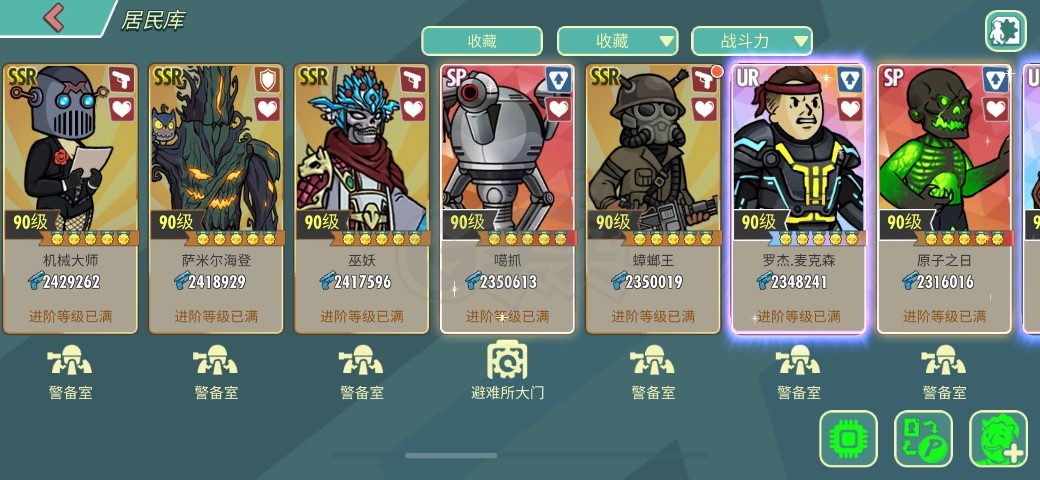This screenshot has height=480, width=1040.
Task: Select the 蟑螂王 resident card
Action: click(x=653, y=198)
